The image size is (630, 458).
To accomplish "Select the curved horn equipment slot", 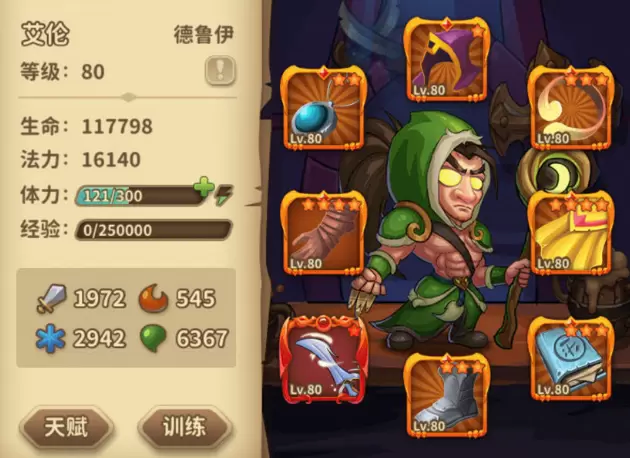I will [x=569, y=107].
